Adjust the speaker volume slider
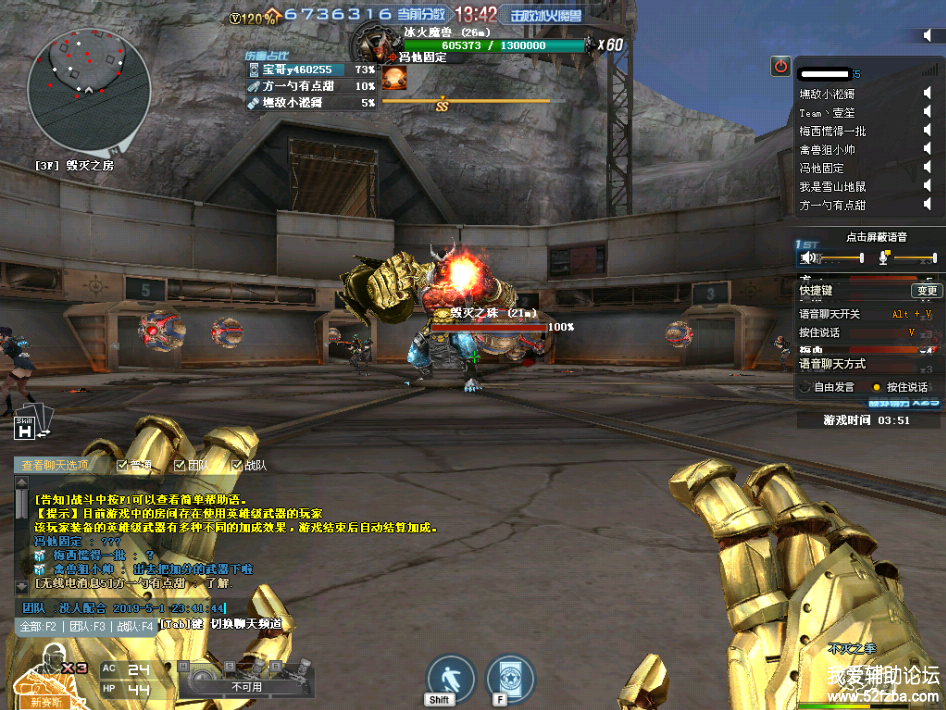Image resolution: width=946 pixels, height=710 pixels. 840,258
